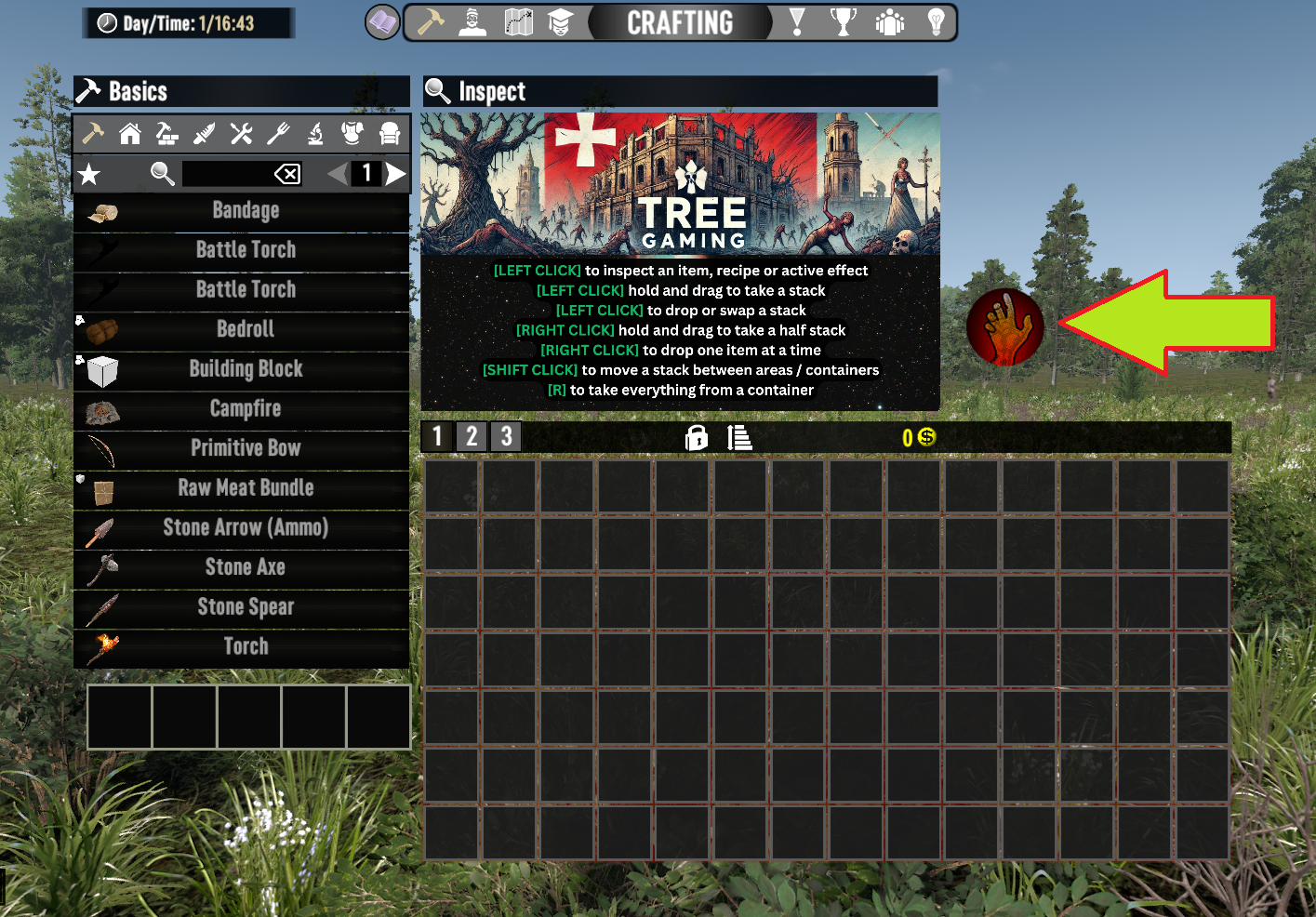Select the Bedroll recipe
Image resolution: width=1316 pixels, height=917 pixels.
[x=245, y=329]
